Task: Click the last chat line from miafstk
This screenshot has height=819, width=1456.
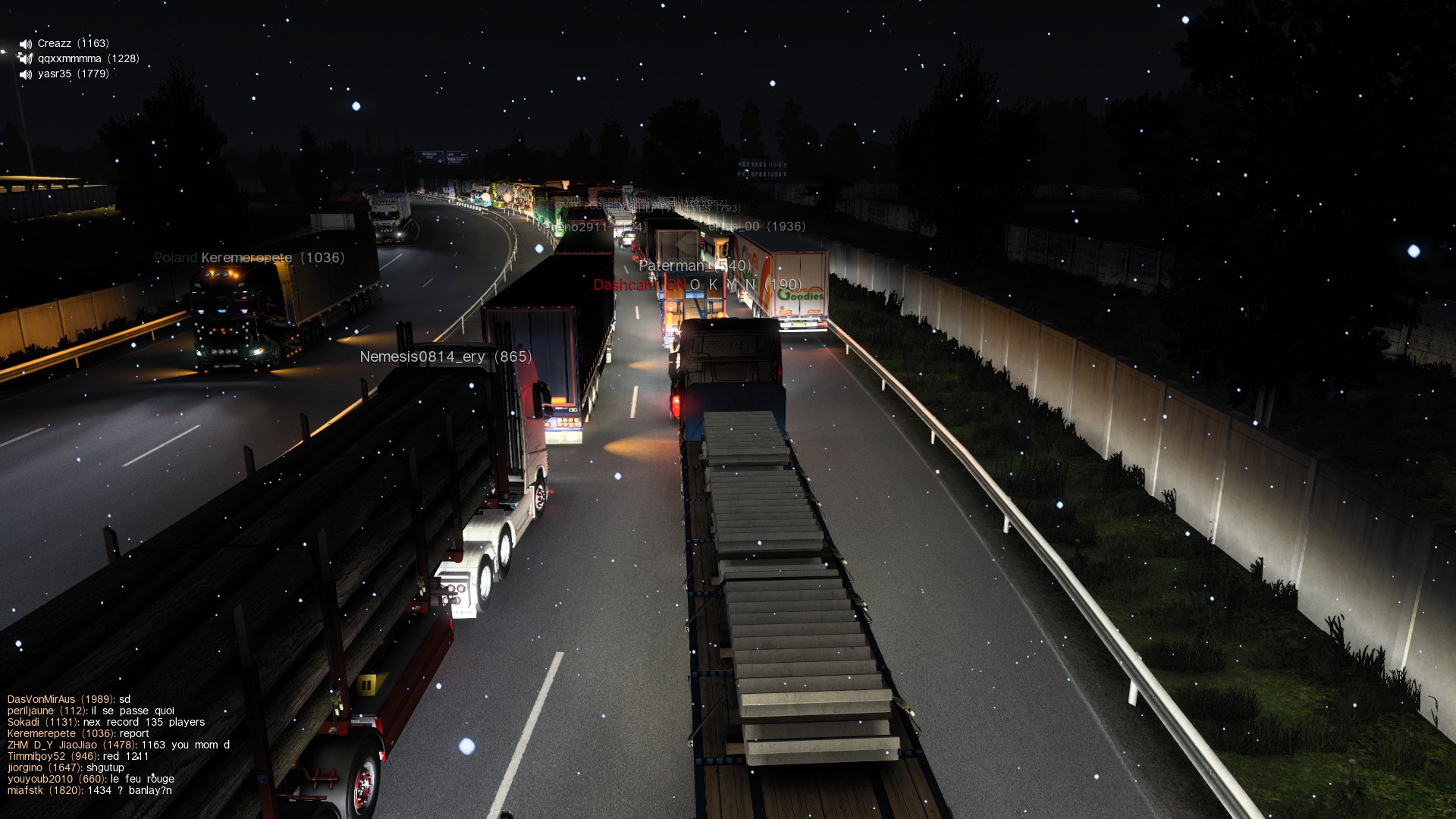Action: (x=89, y=790)
